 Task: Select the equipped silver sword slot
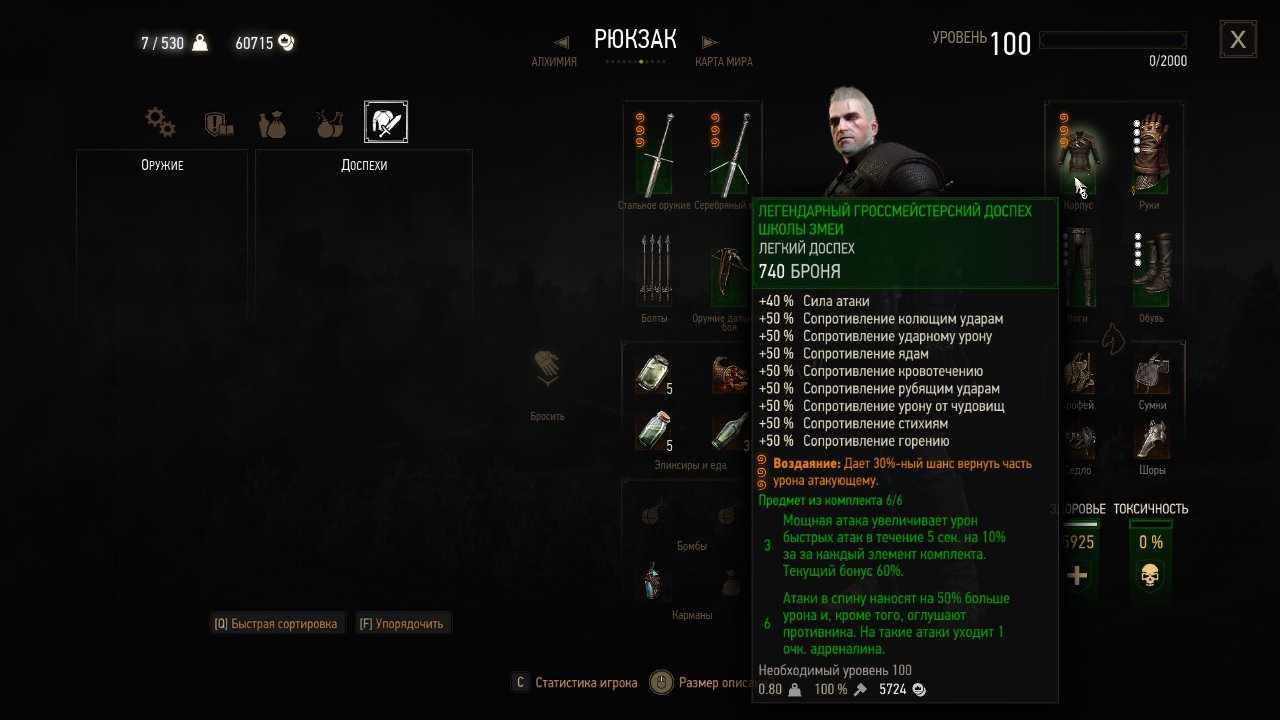[x=731, y=155]
